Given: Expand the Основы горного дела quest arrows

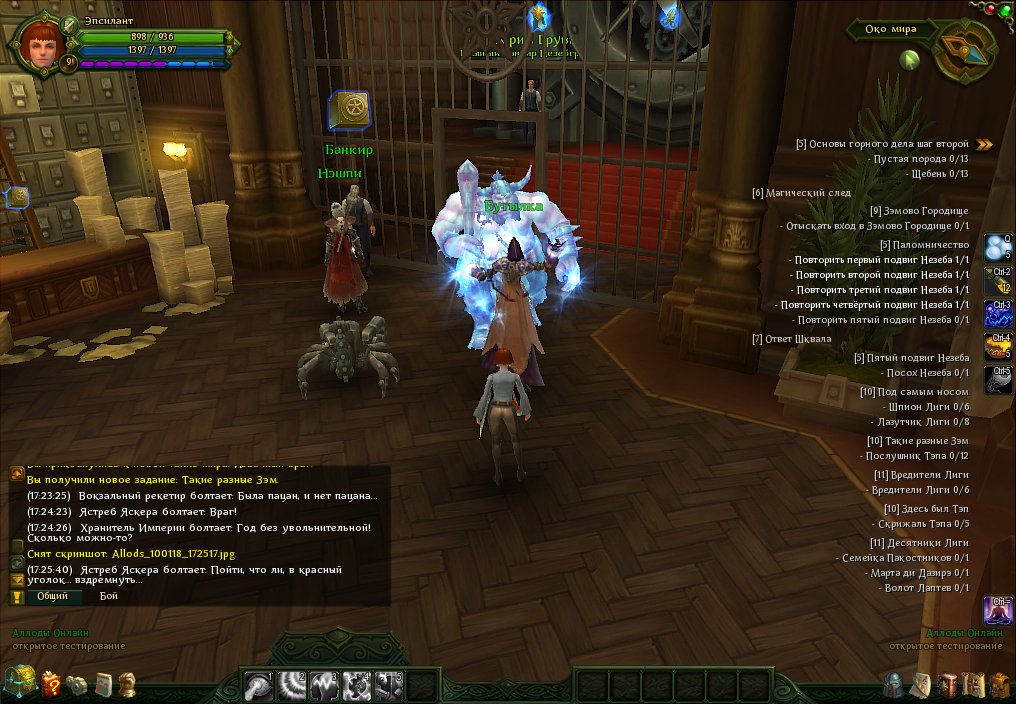Looking at the screenshot, I should (985, 144).
